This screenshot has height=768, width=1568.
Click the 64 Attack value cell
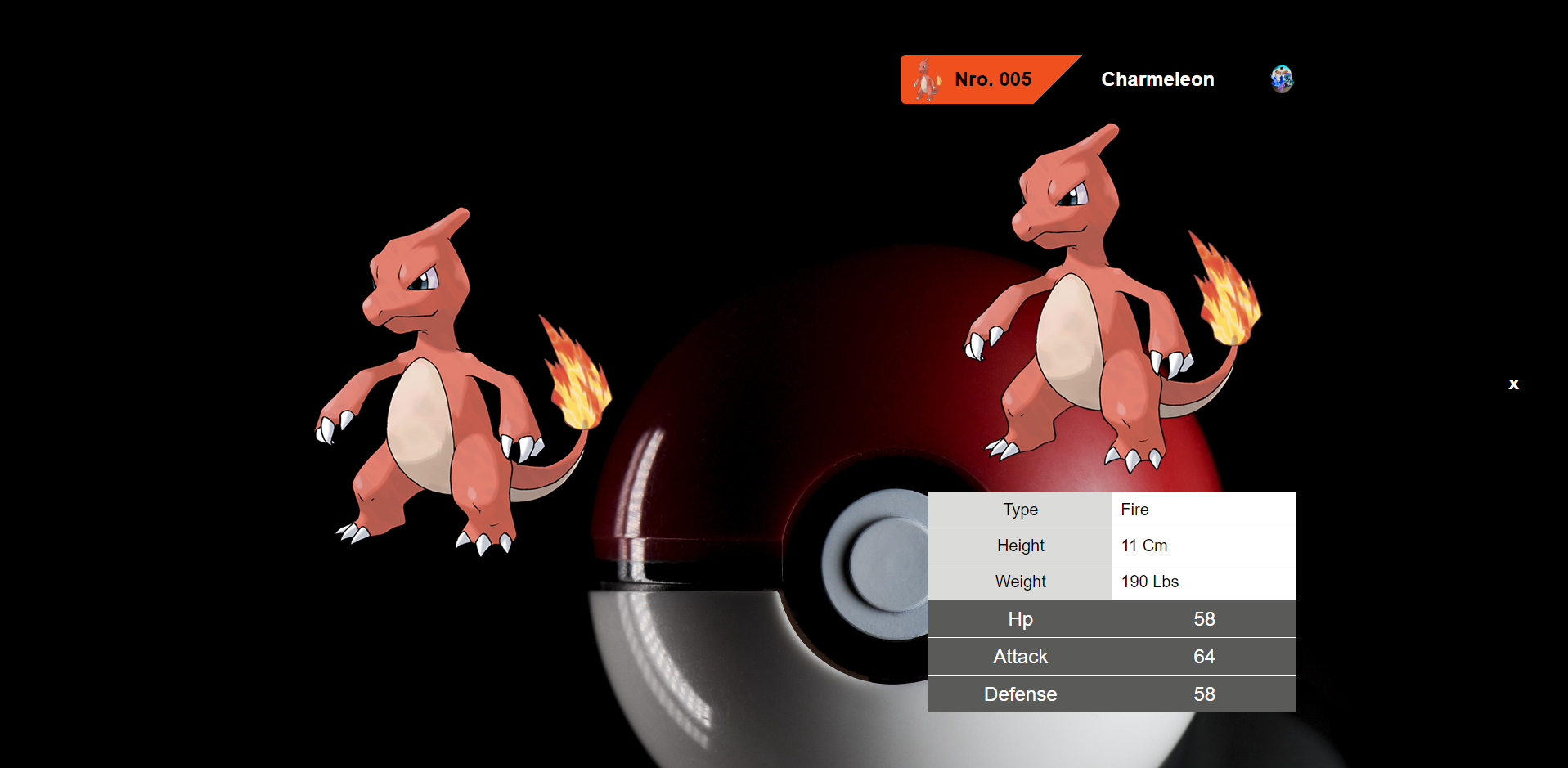tap(1204, 656)
